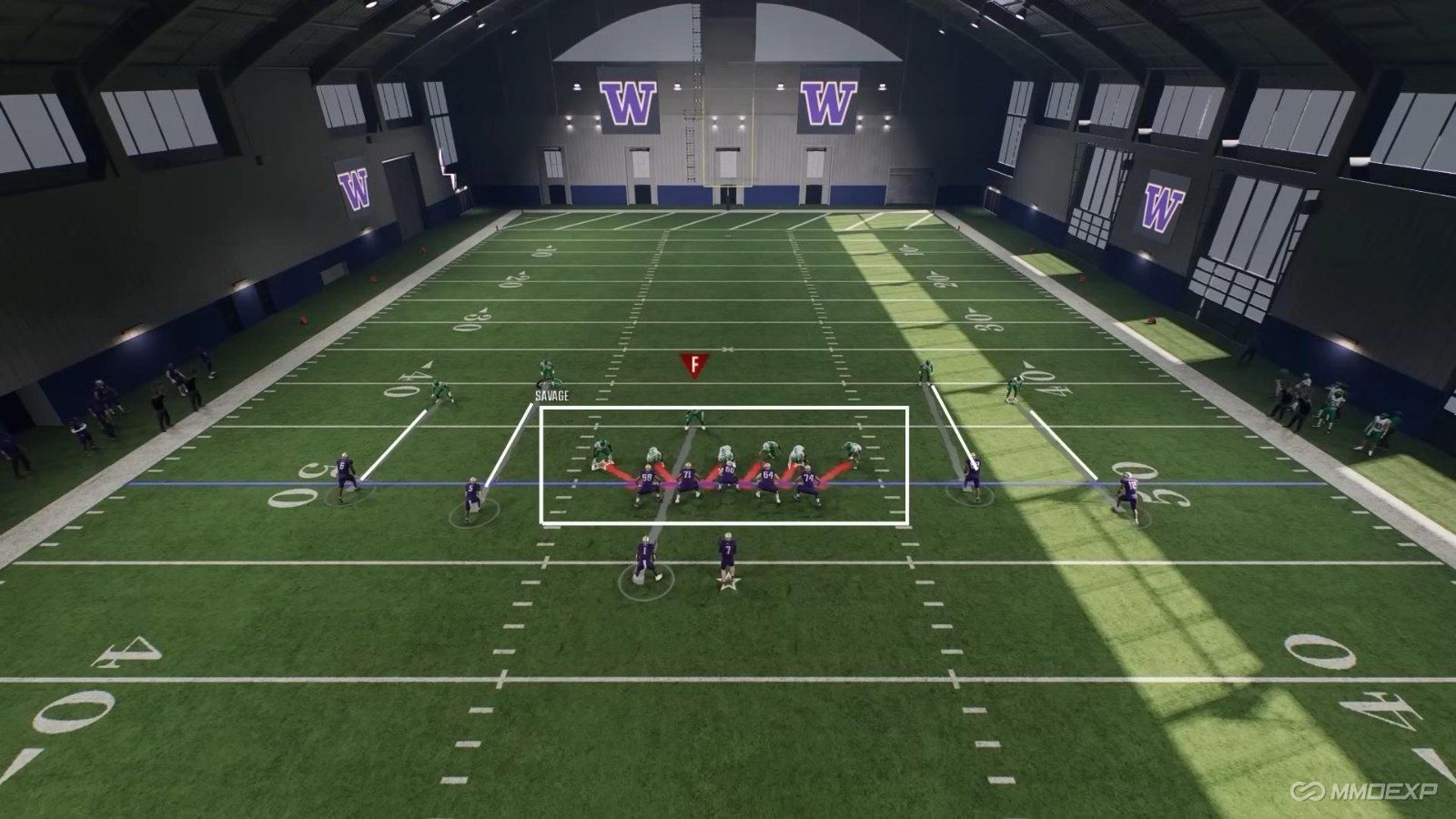Select lineman number 71
Viewport: 1456px width, 819px height.
[687, 473]
